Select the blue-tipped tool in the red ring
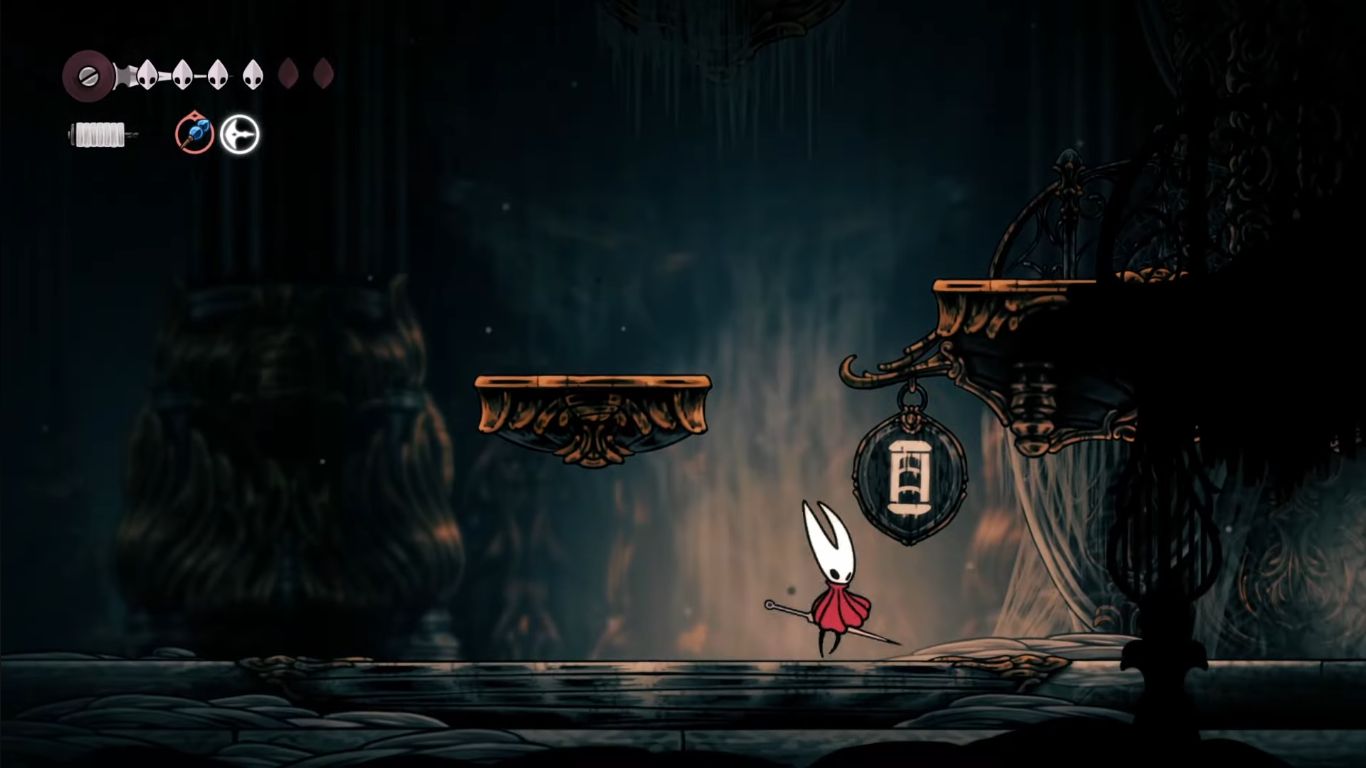 coord(195,134)
